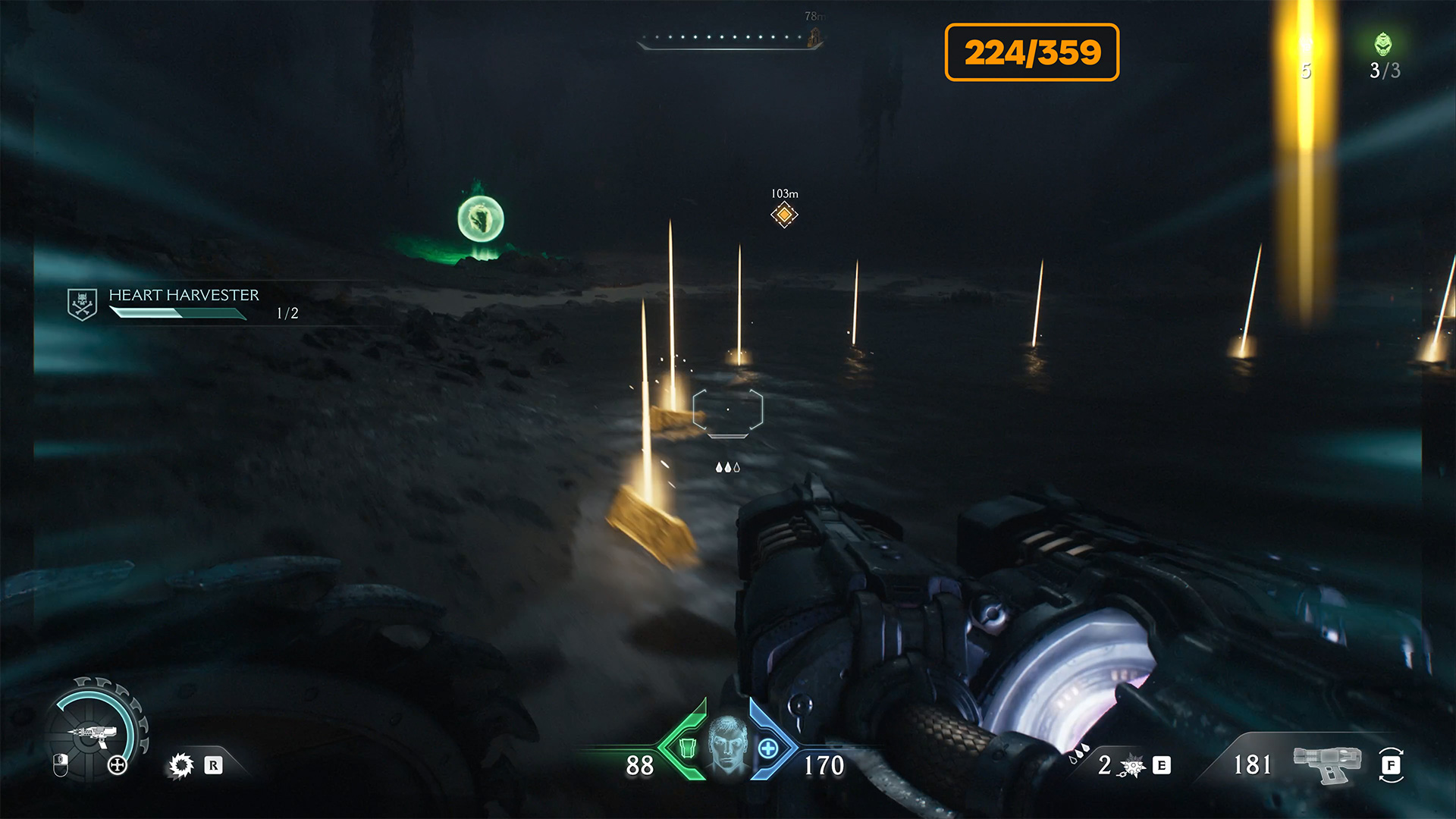This screenshot has width=1456, height=819.
Task: Activate the shield saw ability icon
Action: click(181, 765)
